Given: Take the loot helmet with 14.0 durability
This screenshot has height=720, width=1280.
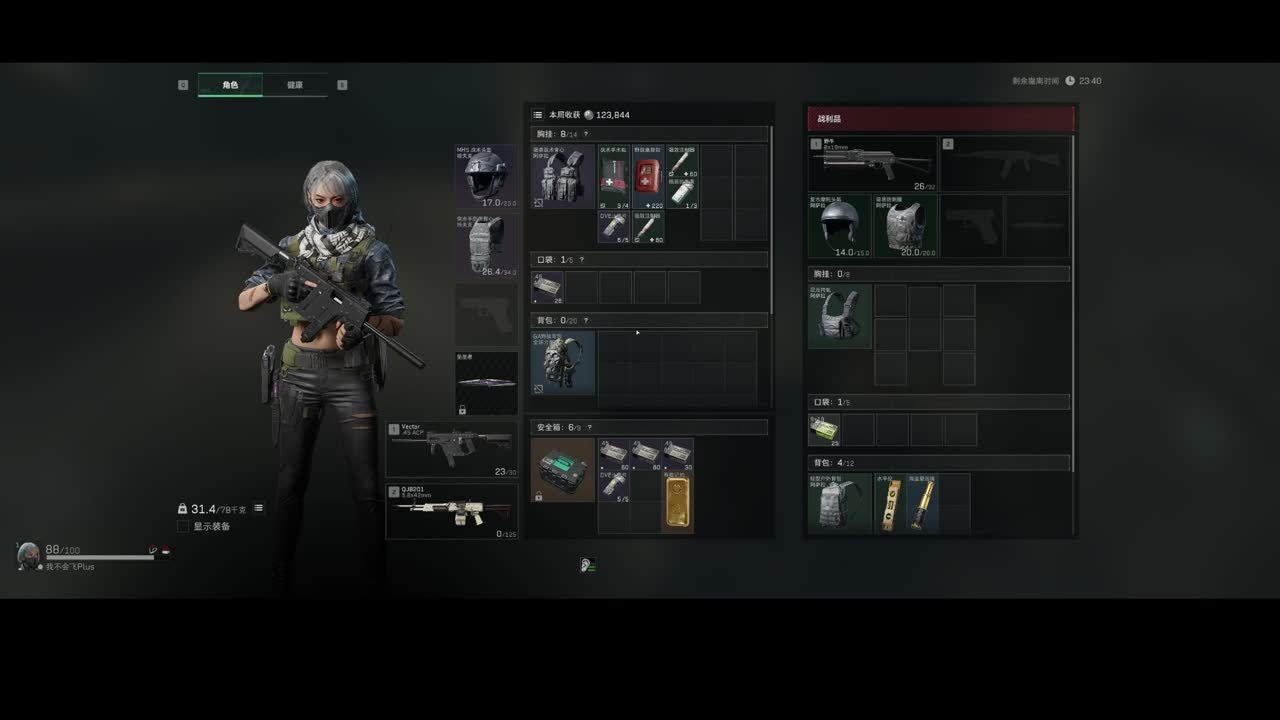Looking at the screenshot, I should click(839, 226).
